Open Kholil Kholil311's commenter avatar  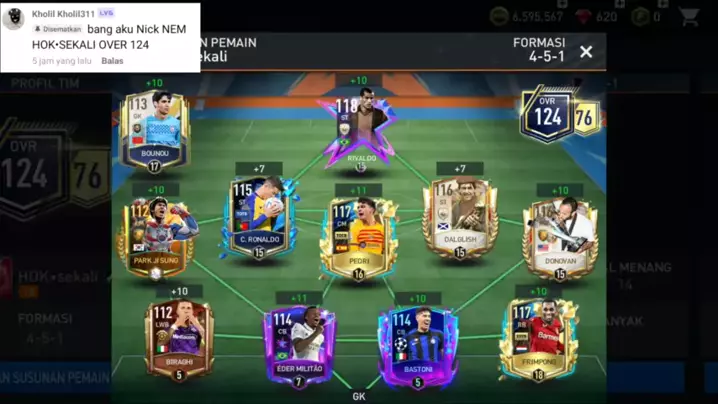(14, 20)
